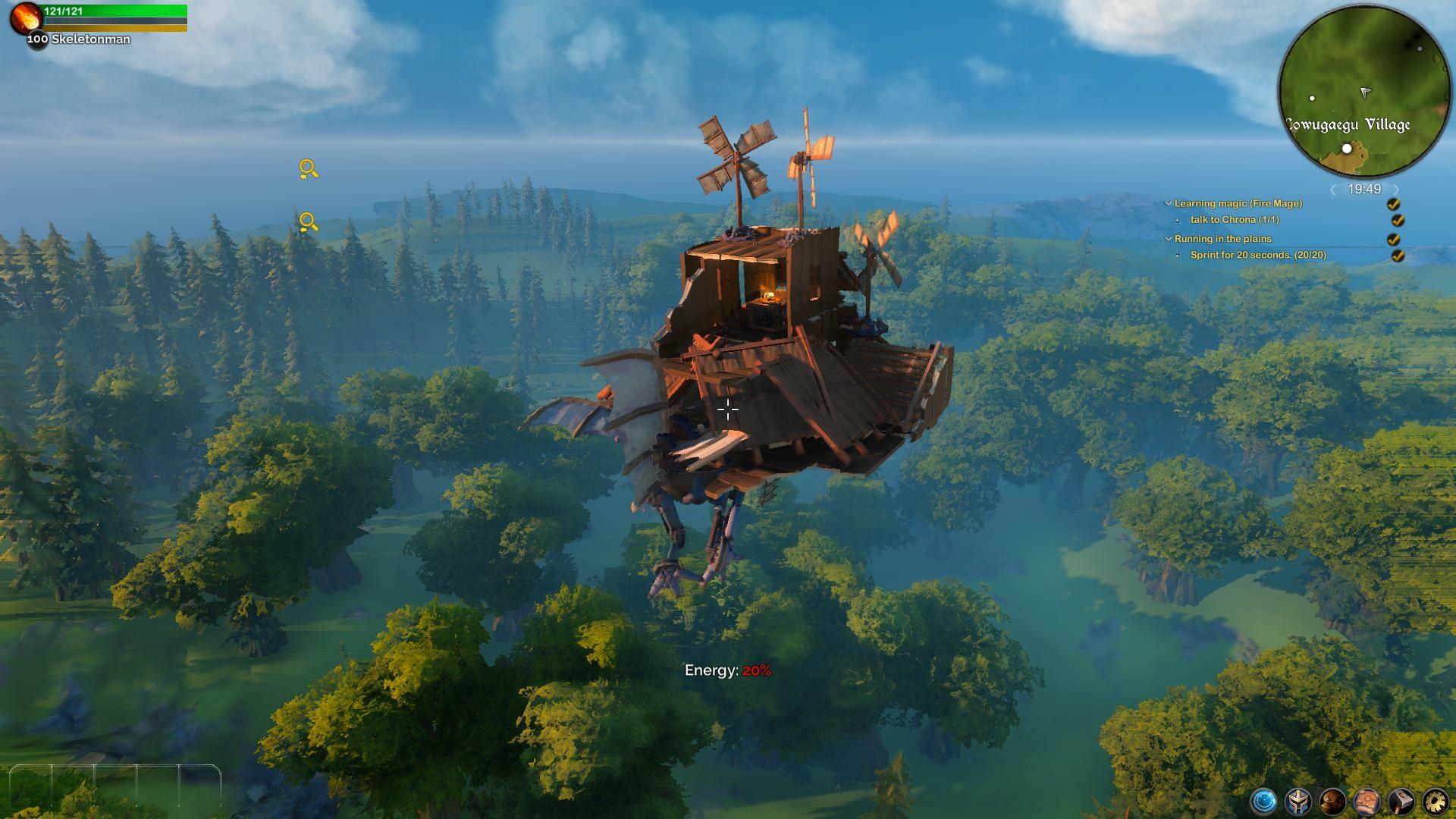Collapse the Running in the plains quest
Viewport: 1456px width, 819px height.
(1168, 238)
